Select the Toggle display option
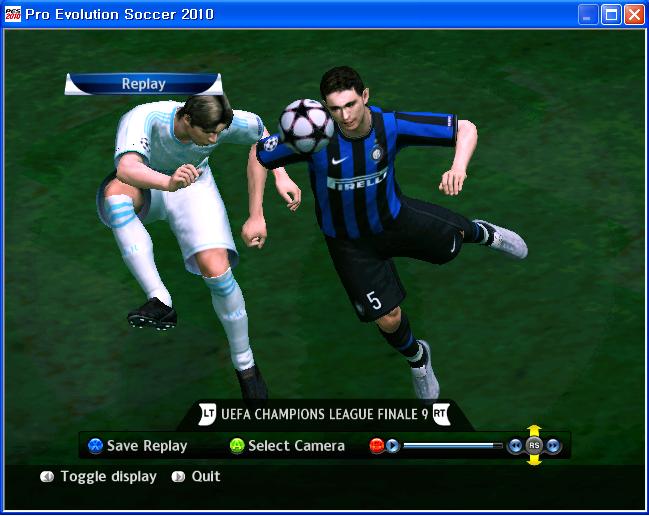Viewport: 649px width, 516px height. click(x=107, y=477)
